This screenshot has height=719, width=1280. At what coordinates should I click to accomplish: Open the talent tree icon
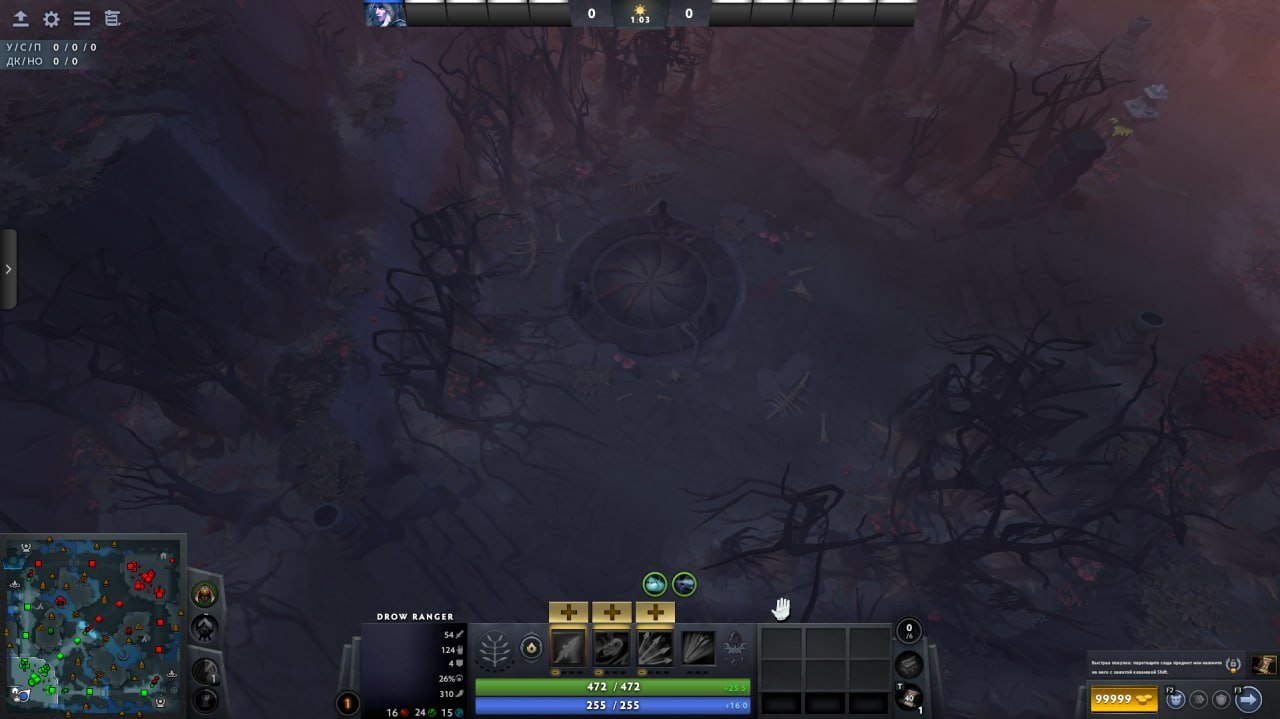495,649
